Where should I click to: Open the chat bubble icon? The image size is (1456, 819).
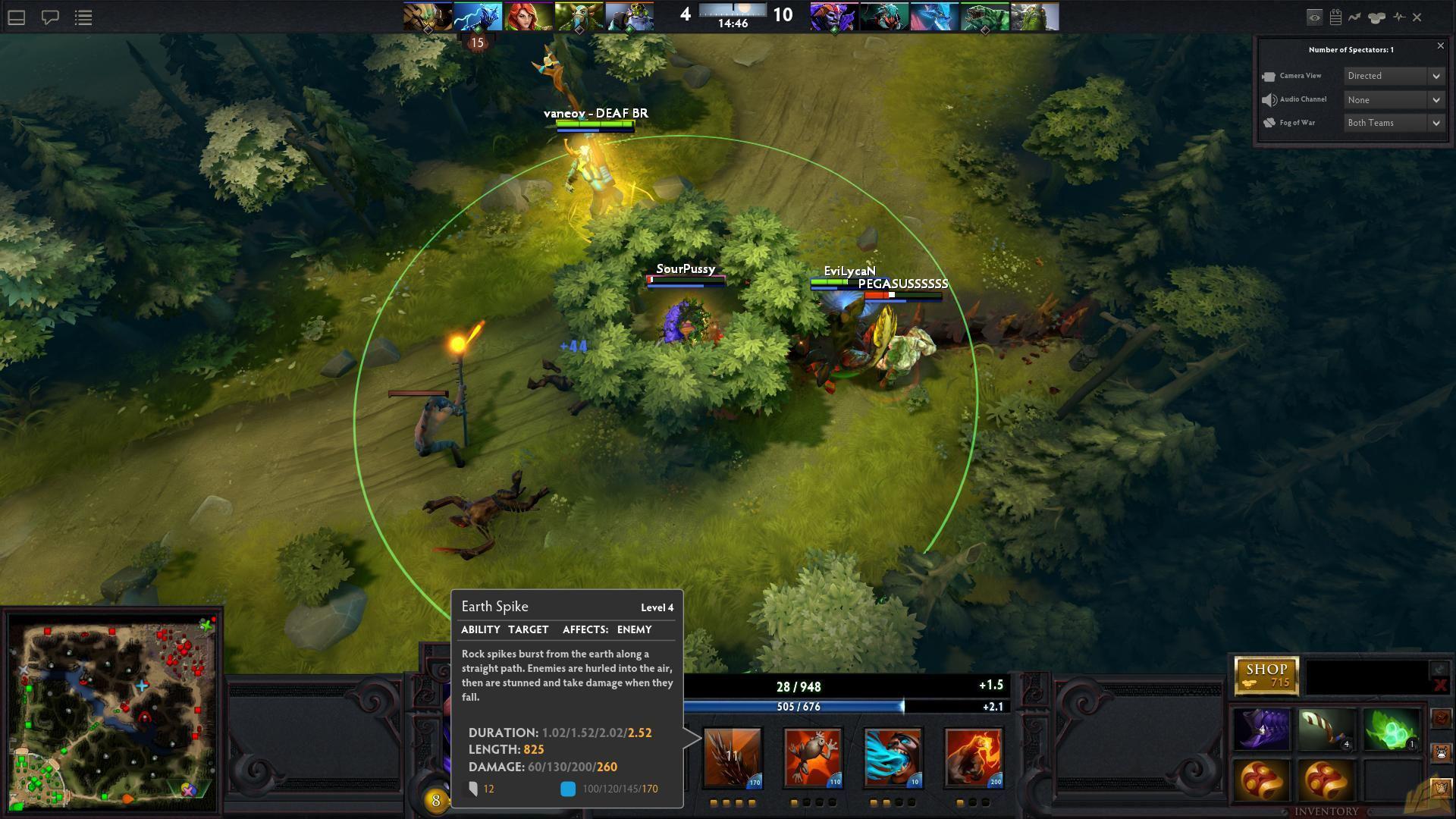pyautogui.click(x=50, y=17)
